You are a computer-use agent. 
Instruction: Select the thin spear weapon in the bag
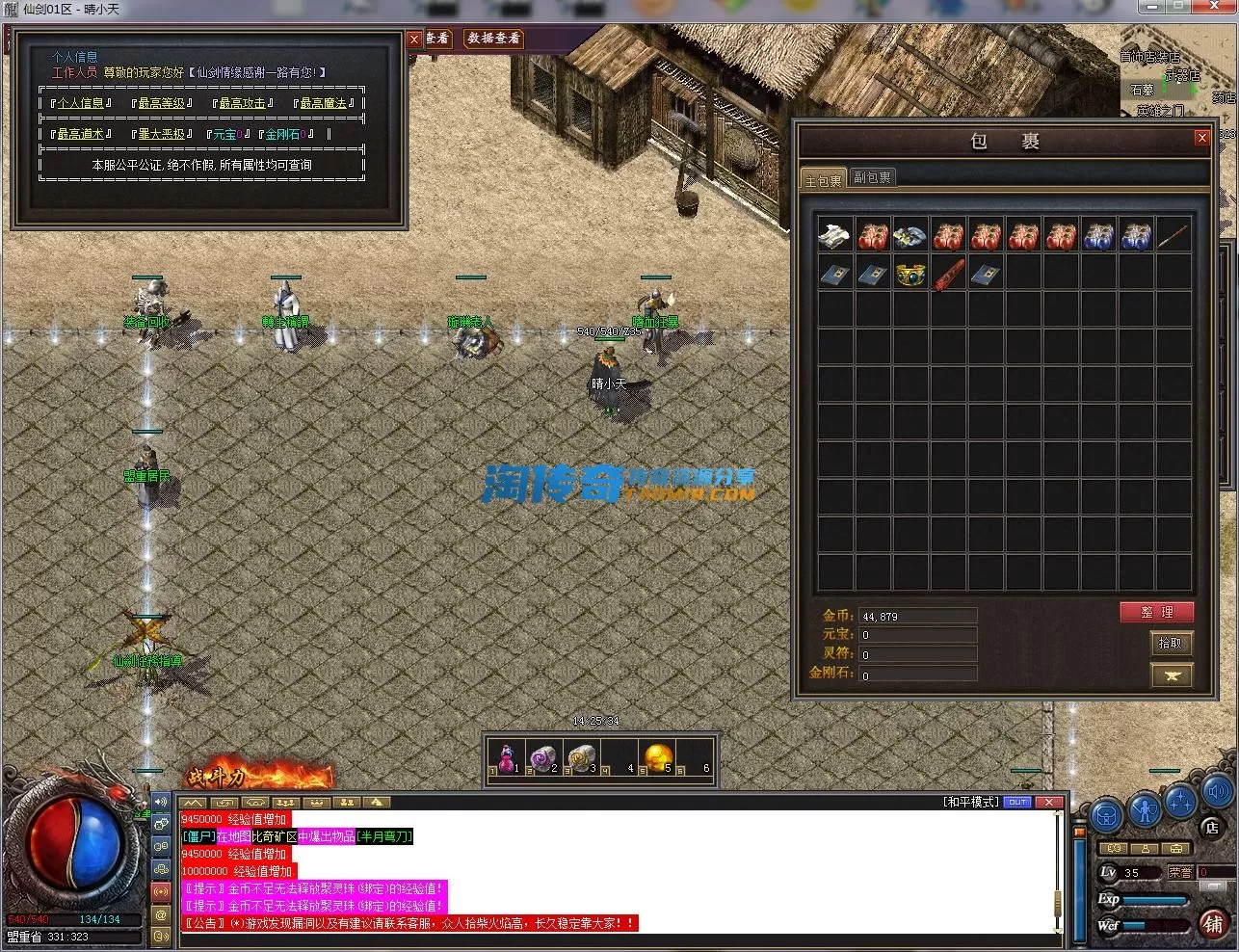point(1173,236)
